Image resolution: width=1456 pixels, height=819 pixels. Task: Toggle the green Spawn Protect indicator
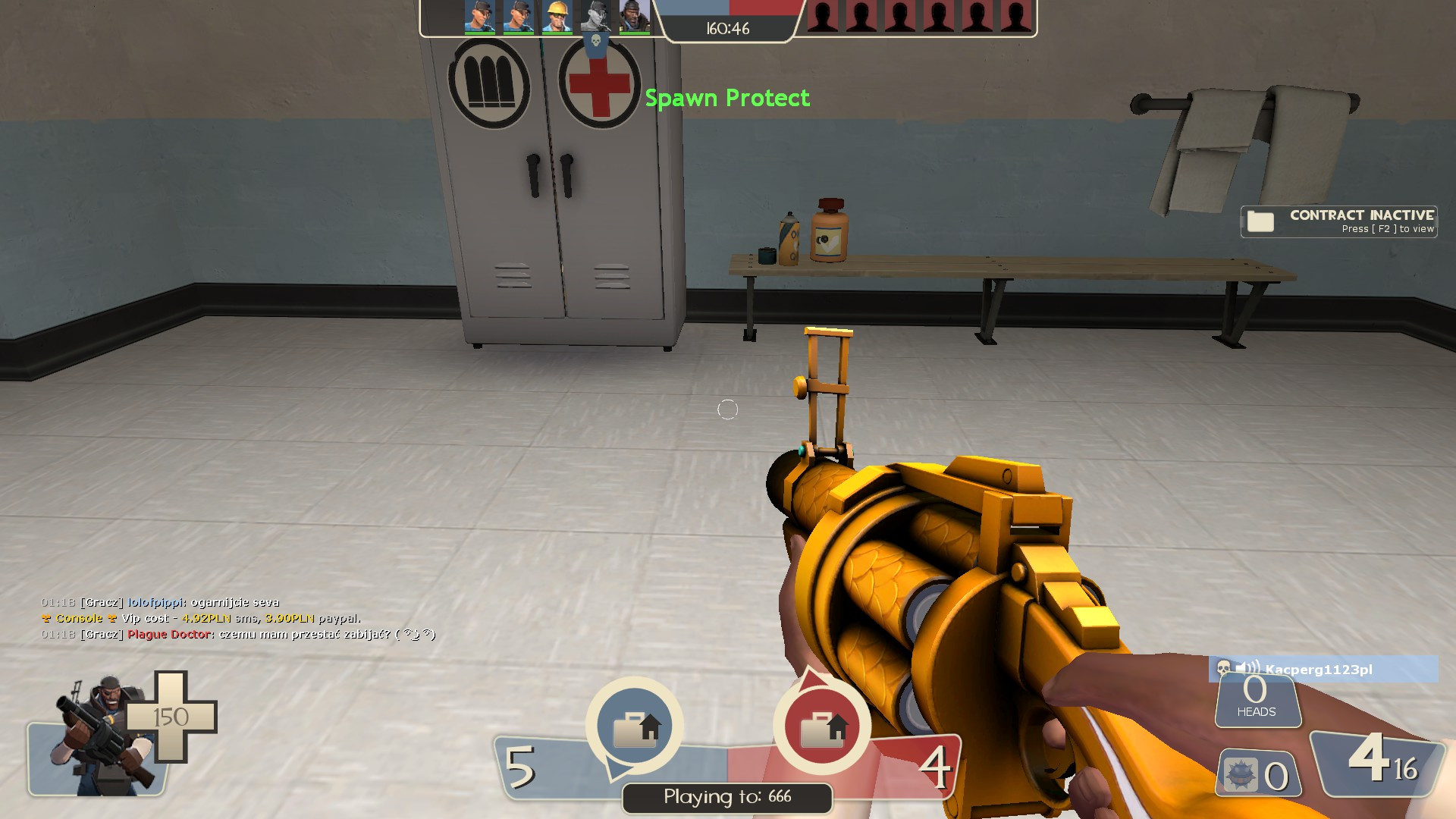tap(727, 98)
